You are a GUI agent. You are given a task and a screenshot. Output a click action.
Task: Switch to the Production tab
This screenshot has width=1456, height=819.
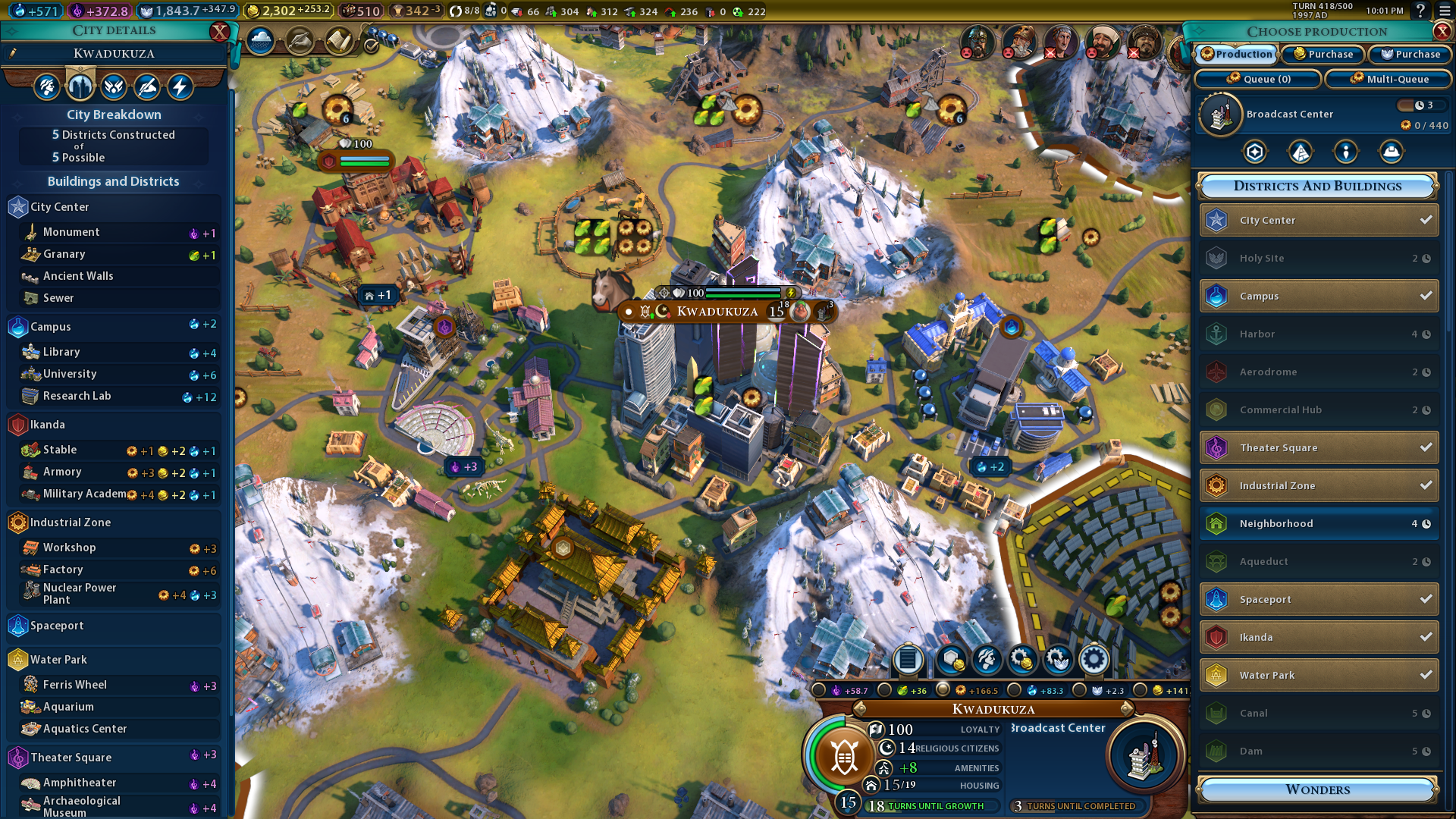(x=1237, y=55)
